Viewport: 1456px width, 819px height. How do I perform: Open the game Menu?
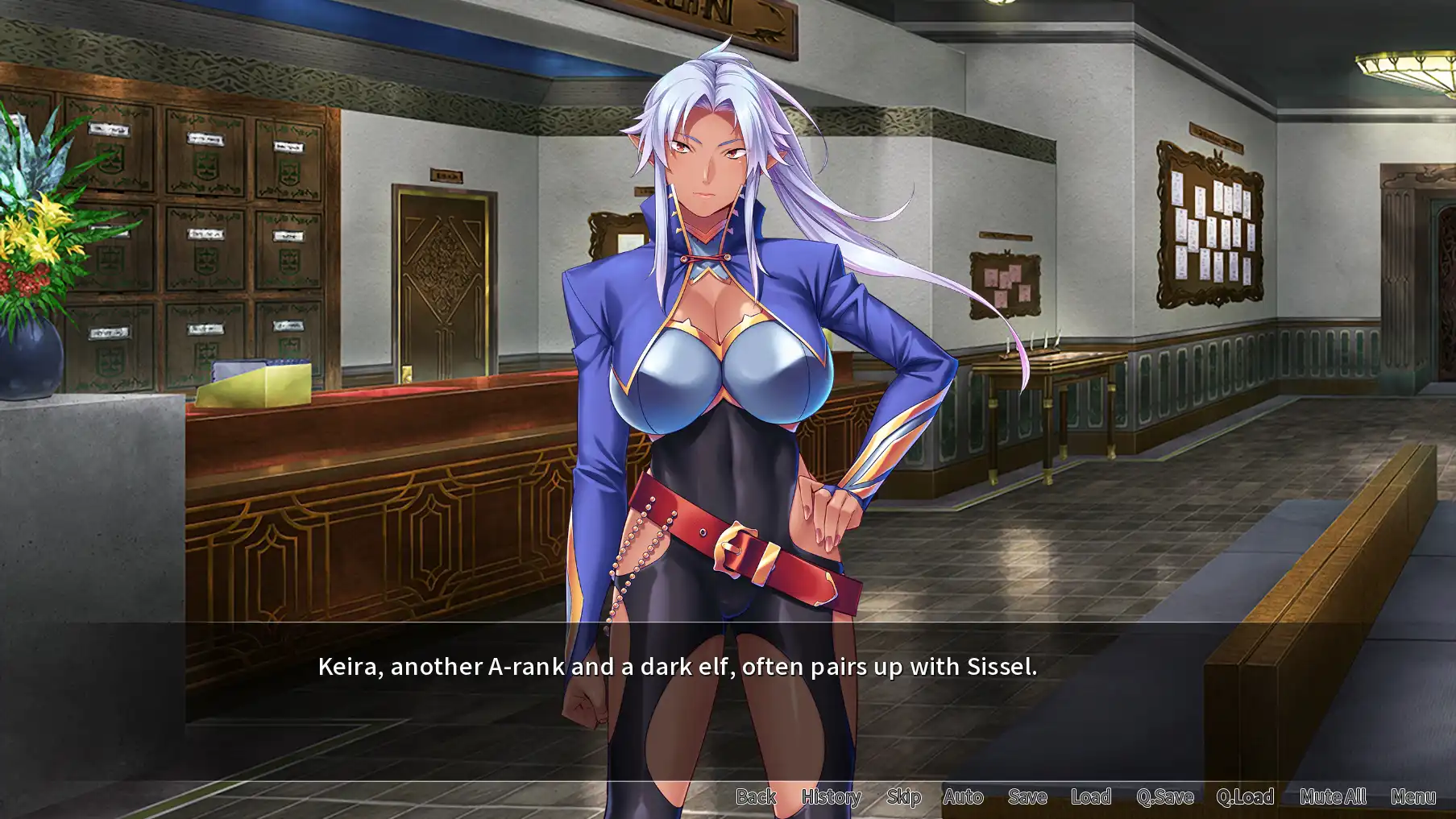coord(1412,796)
